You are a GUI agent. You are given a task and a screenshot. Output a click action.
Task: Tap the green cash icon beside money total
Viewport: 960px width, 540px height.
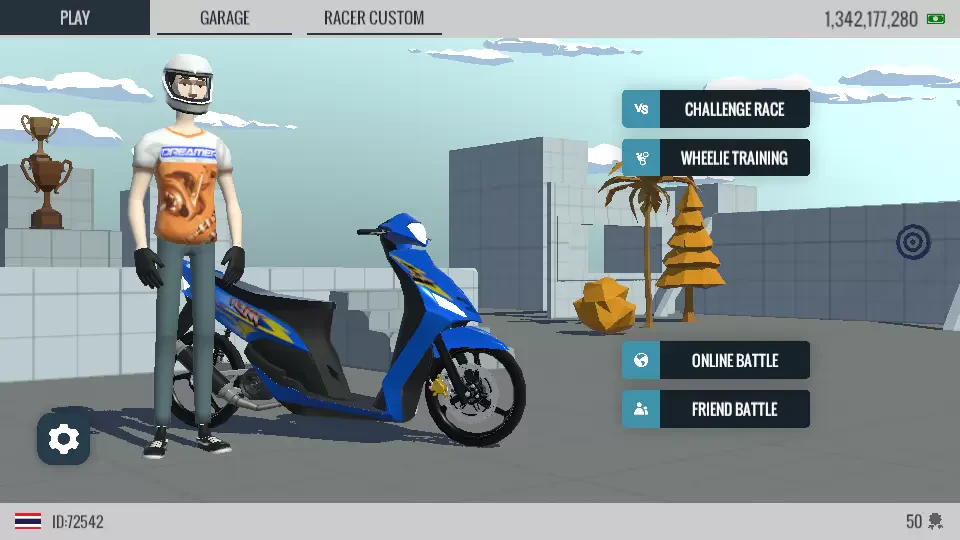click(936, 18)
